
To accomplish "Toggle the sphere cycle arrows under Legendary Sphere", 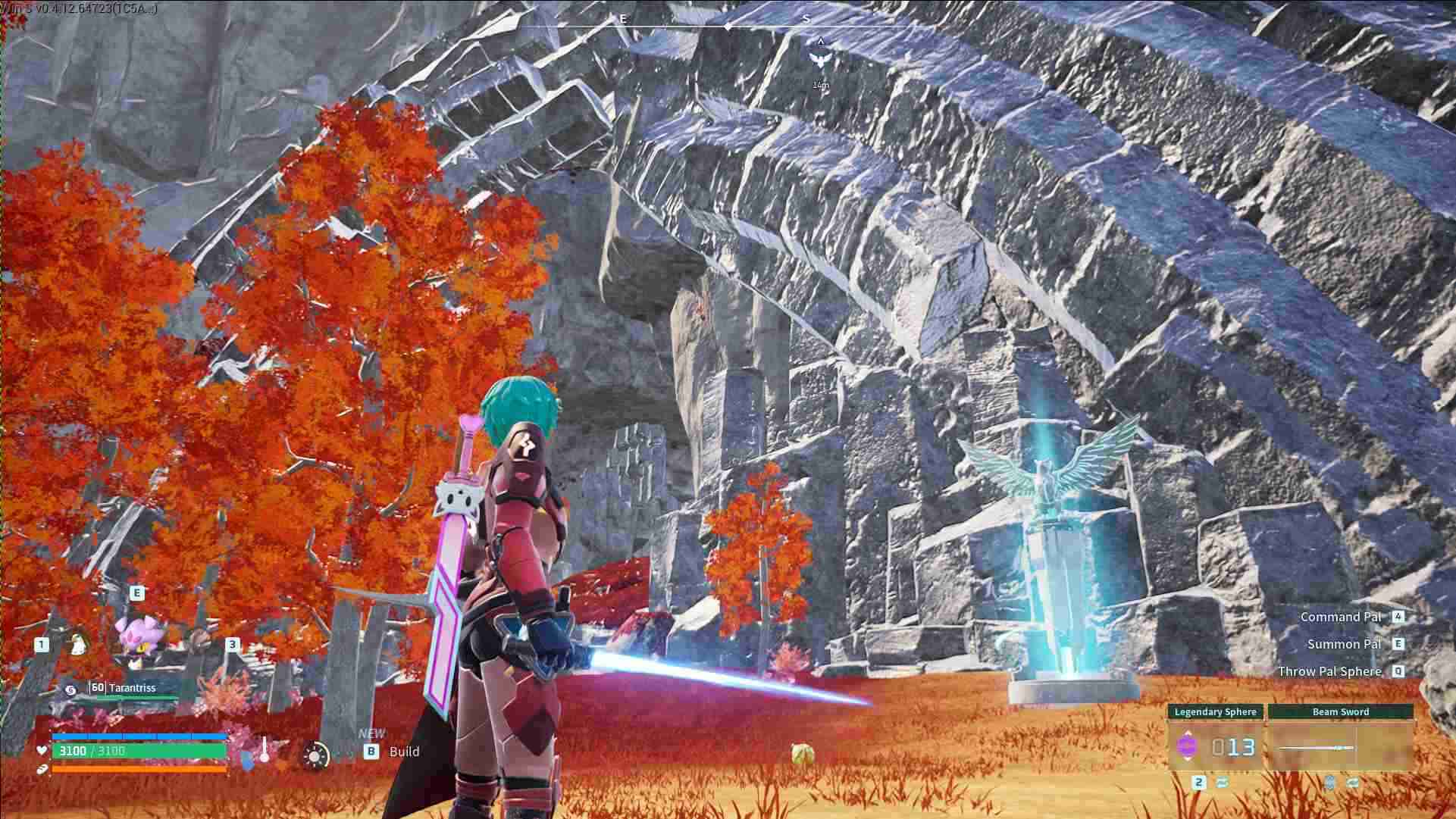I will click(1223, 782).
